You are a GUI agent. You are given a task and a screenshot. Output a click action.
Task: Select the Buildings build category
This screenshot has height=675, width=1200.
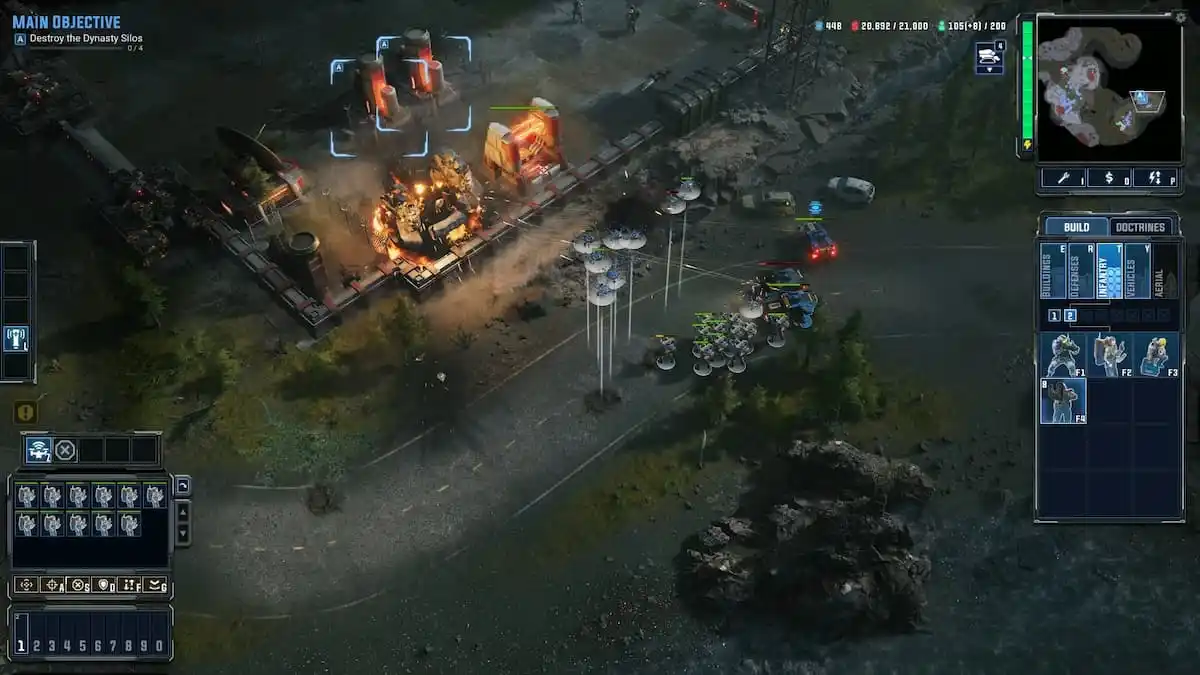pyautogui.click(x=1053, y=270)
